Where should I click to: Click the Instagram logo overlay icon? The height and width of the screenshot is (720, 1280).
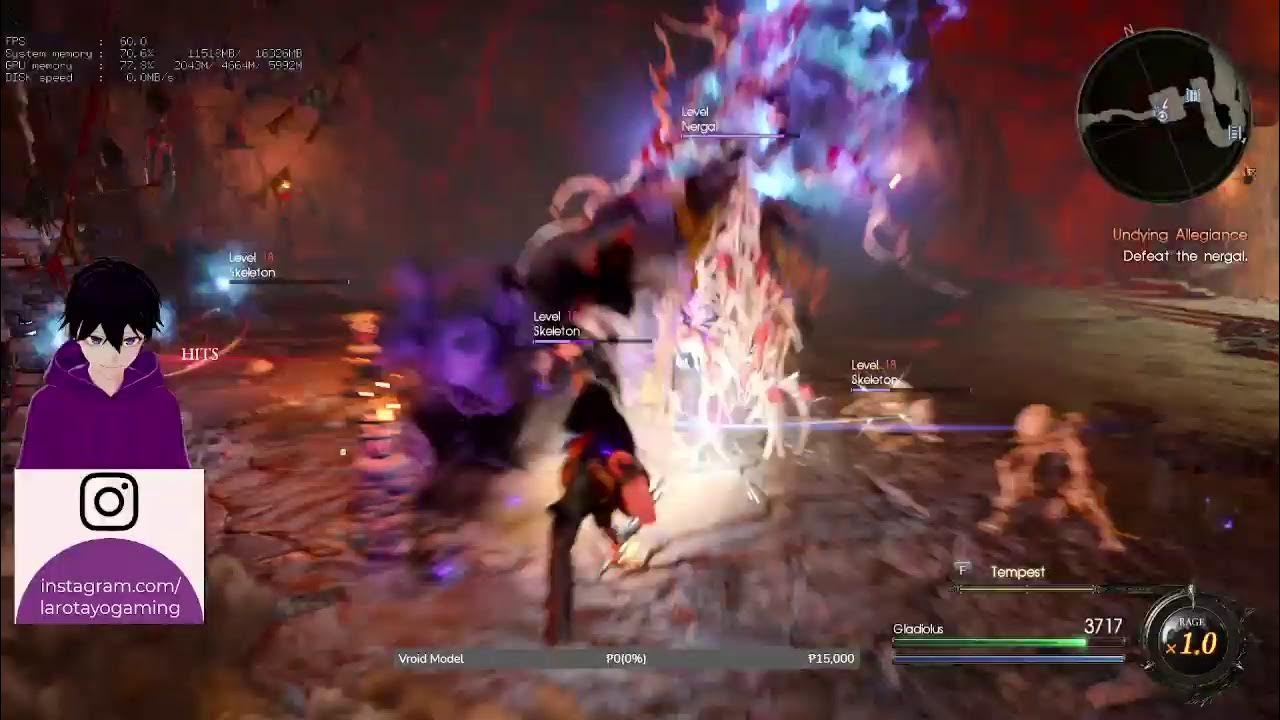coord(108,499)
